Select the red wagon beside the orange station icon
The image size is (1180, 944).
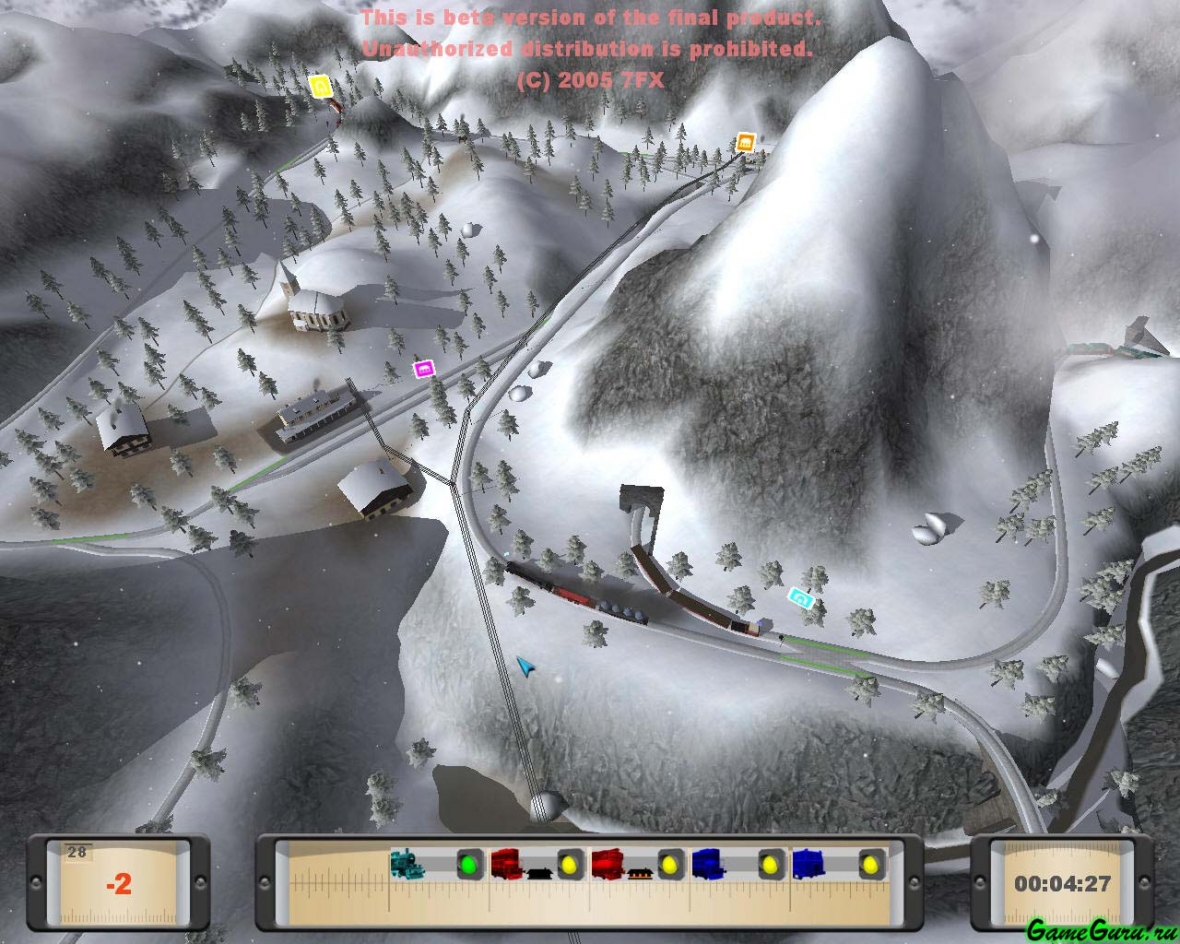click(608, 863)
